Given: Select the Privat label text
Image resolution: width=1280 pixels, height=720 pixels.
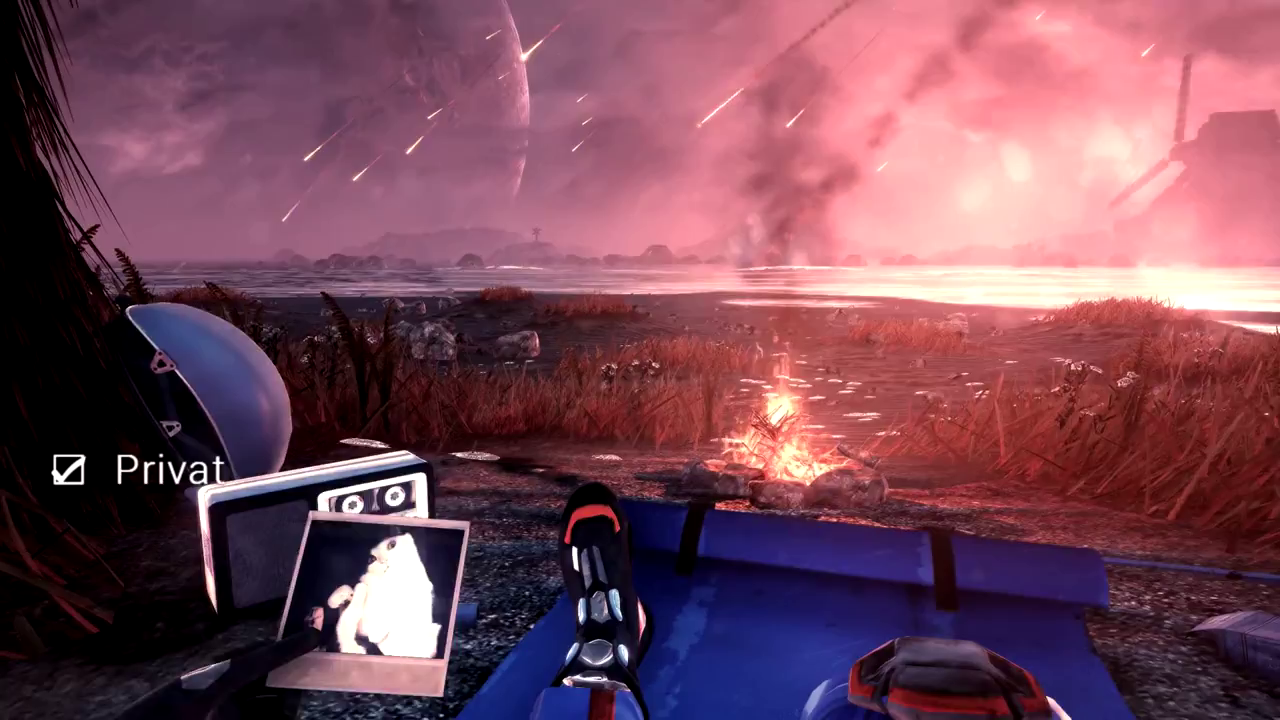Looking at the screenshot, I should click(x=168, y=468).
